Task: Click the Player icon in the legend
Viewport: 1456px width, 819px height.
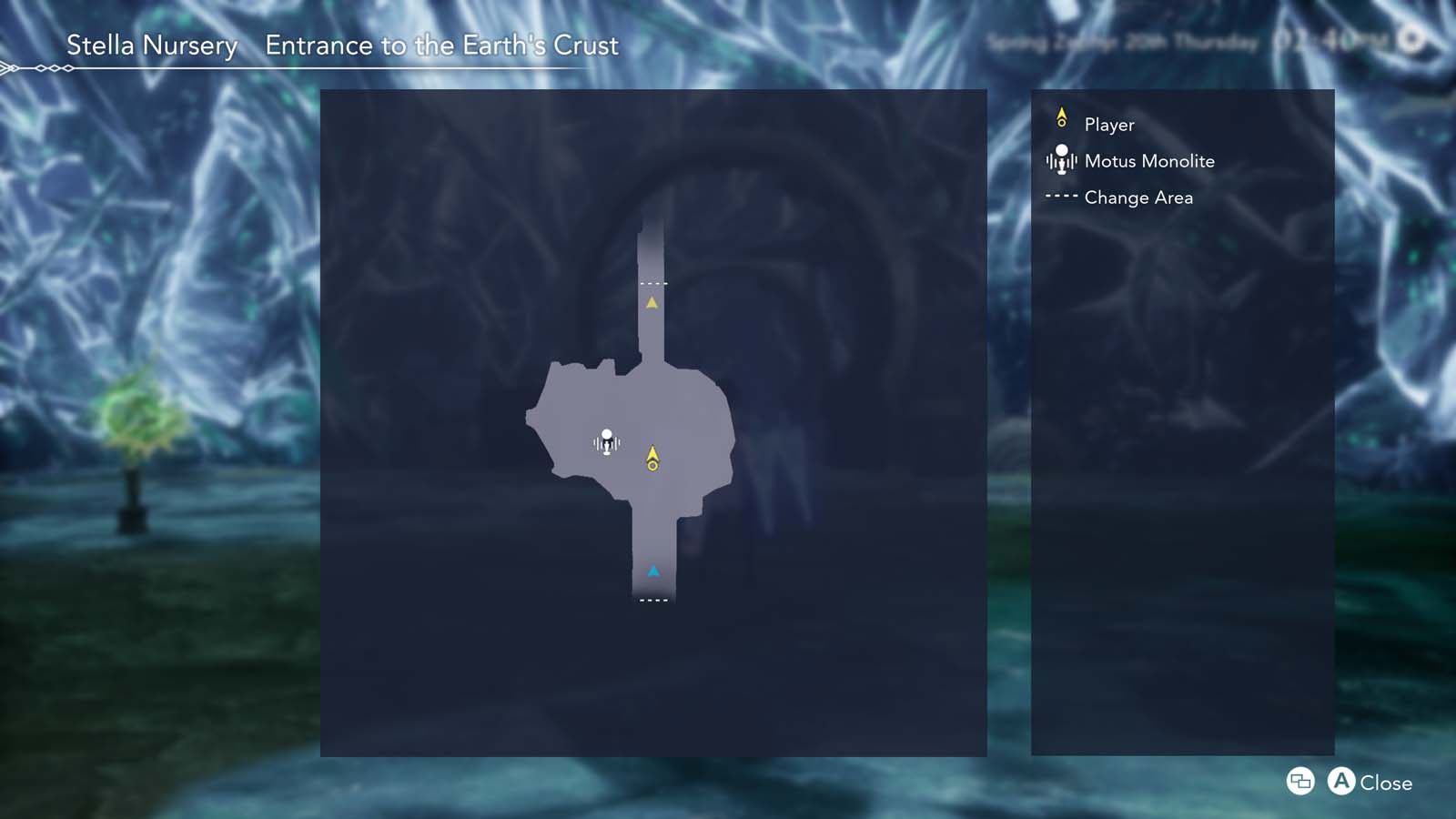Action: (x=1061, y=119)
